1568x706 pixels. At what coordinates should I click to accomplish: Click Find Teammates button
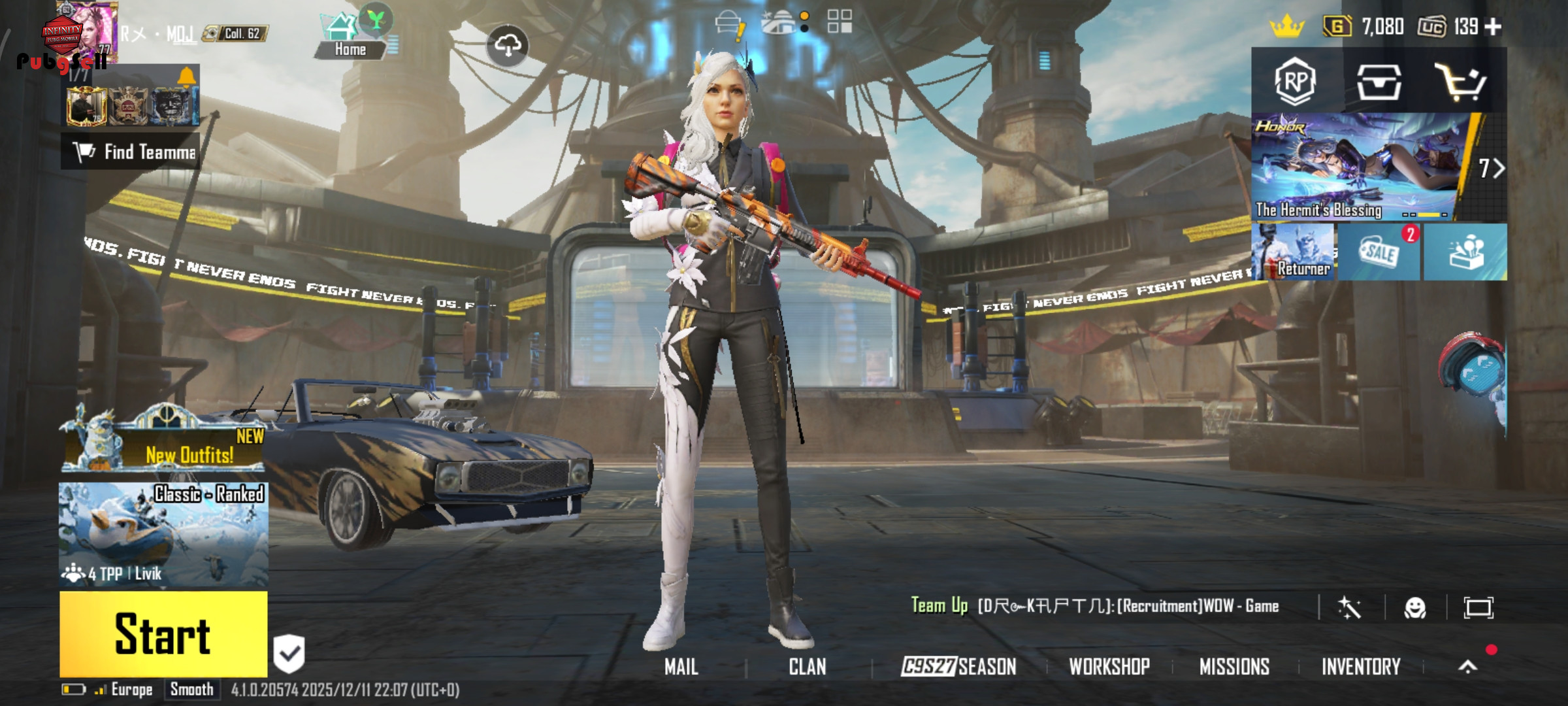131,152
